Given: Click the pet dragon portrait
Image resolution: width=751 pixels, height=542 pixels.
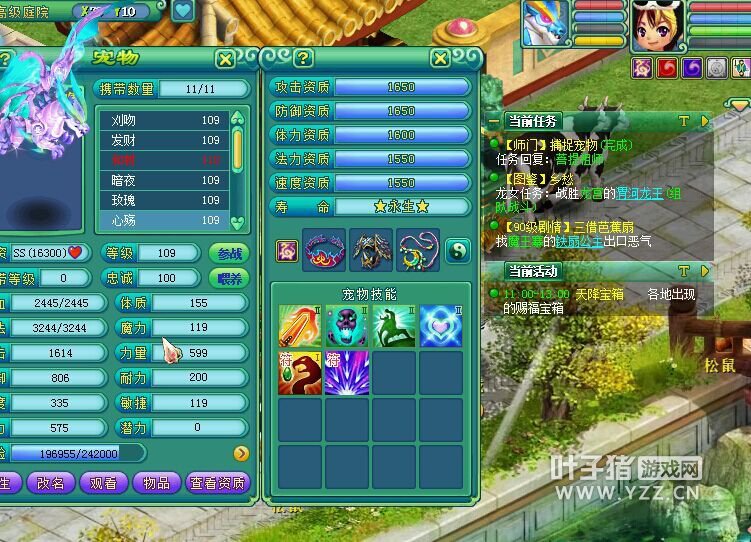Looking at the screenshot, I should [x=544, y=24].
